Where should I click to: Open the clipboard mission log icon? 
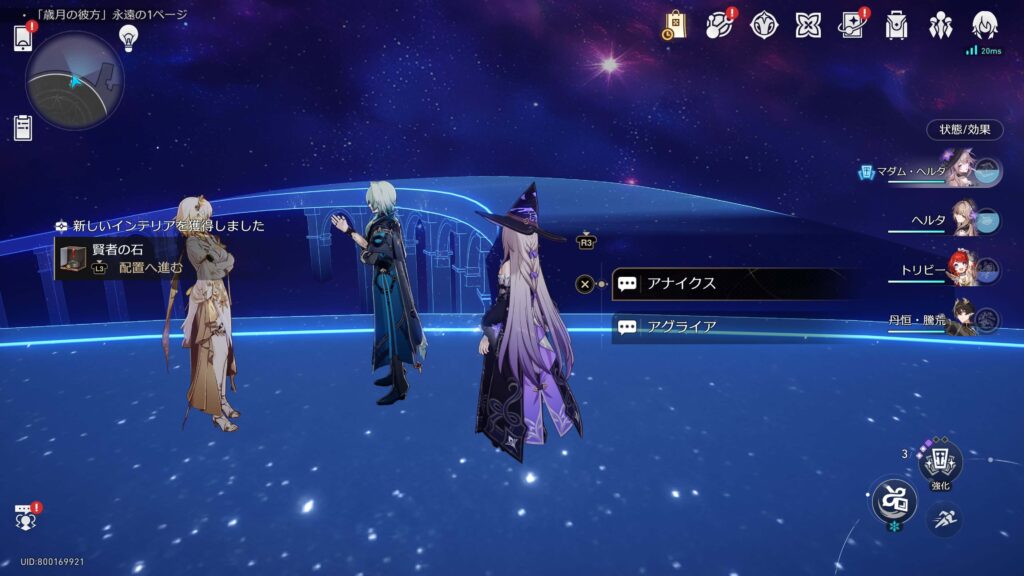[x=23, y=128]
